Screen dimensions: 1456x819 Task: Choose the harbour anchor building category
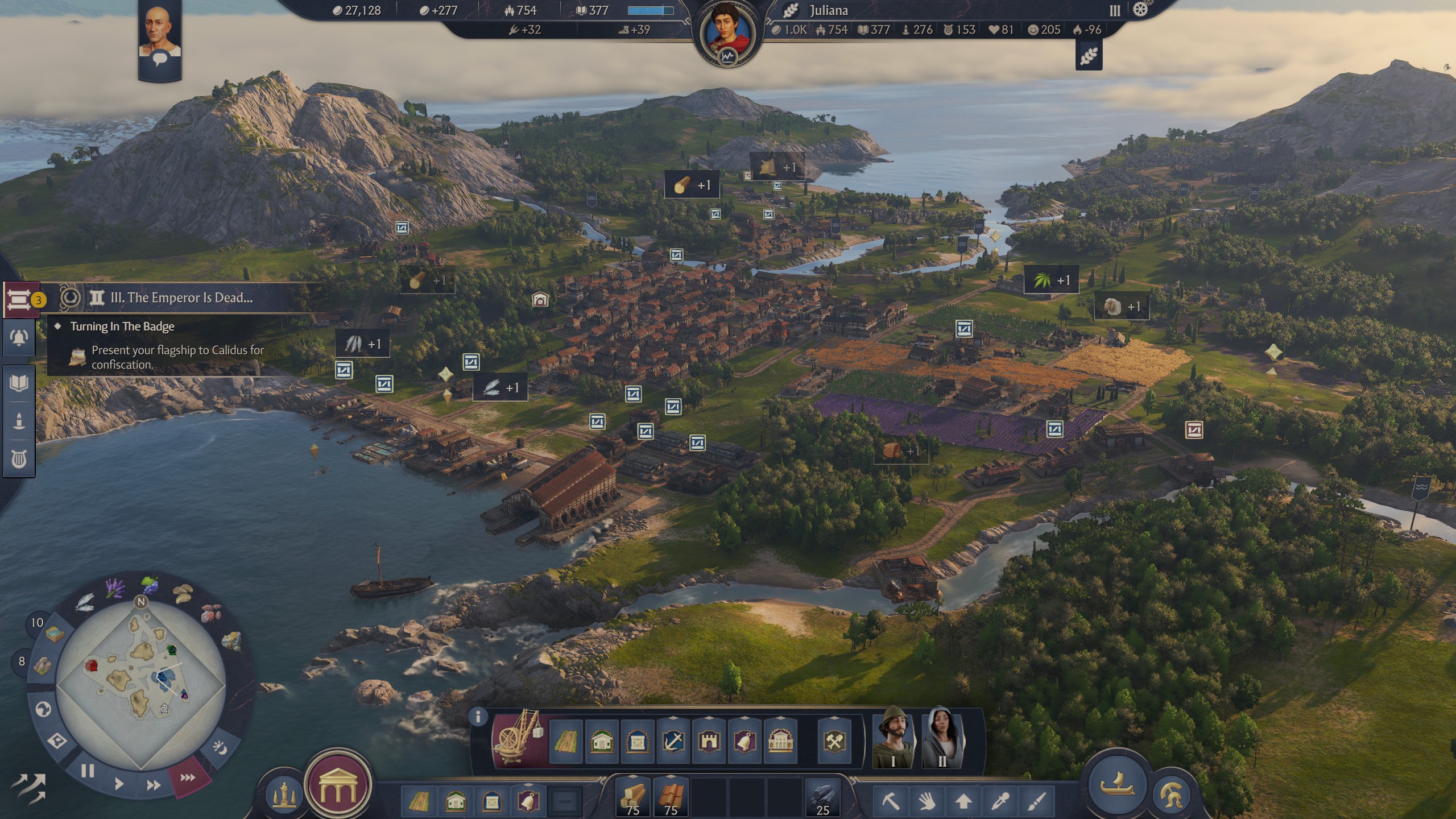click(673, 742)
